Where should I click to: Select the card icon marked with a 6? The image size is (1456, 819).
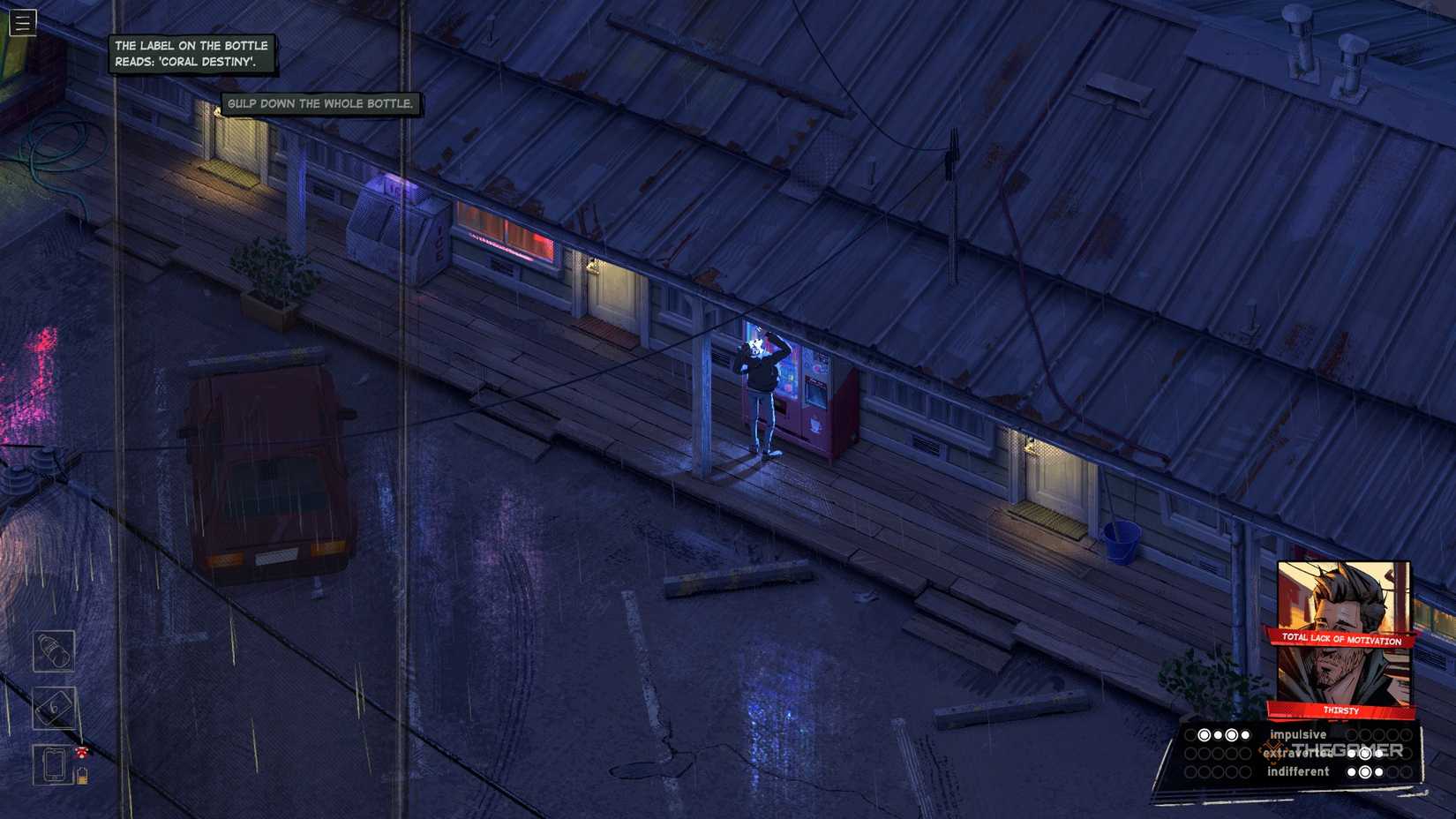tap(54, 708)
